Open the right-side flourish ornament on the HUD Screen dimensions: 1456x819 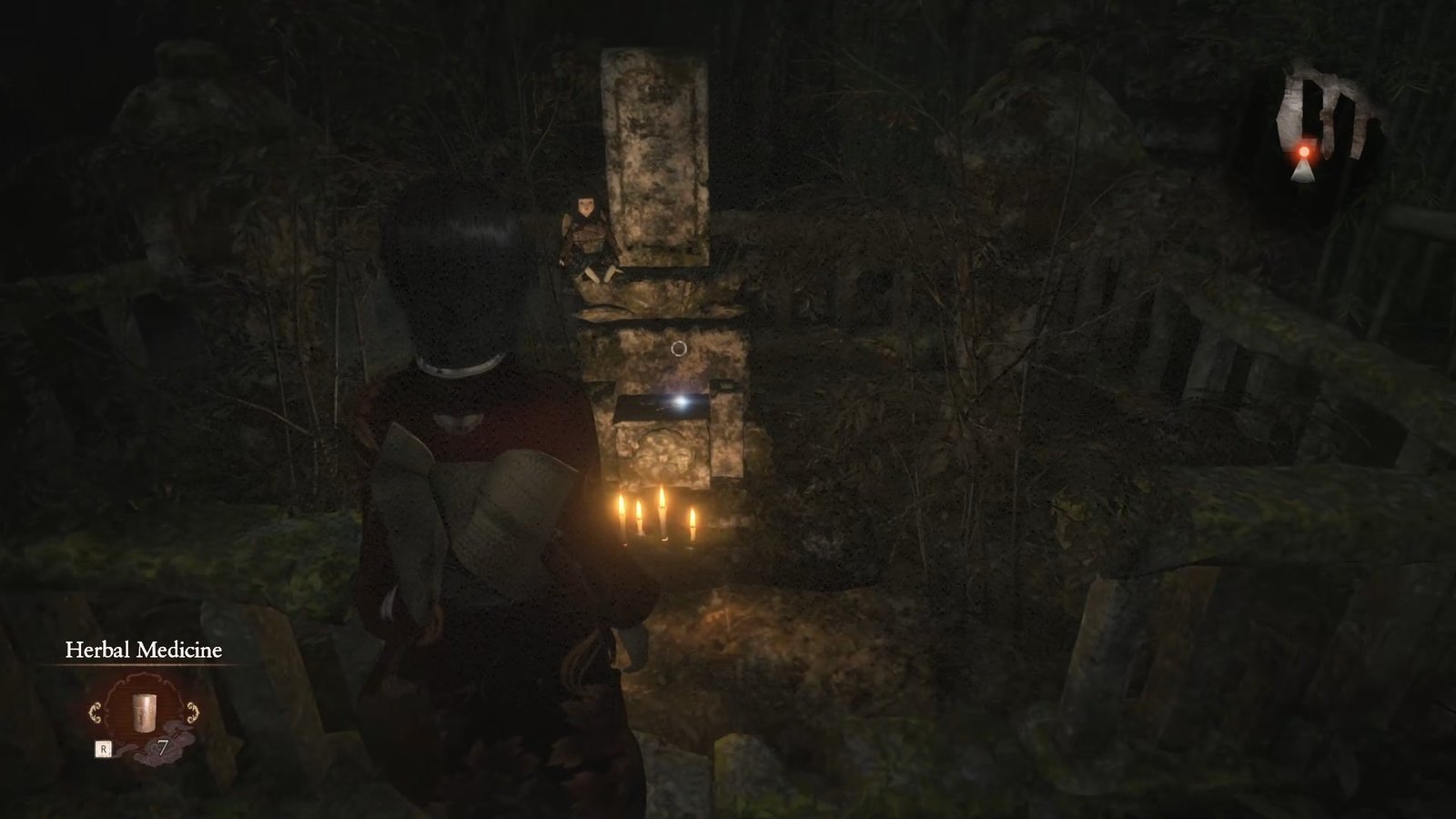pos(192,713)
